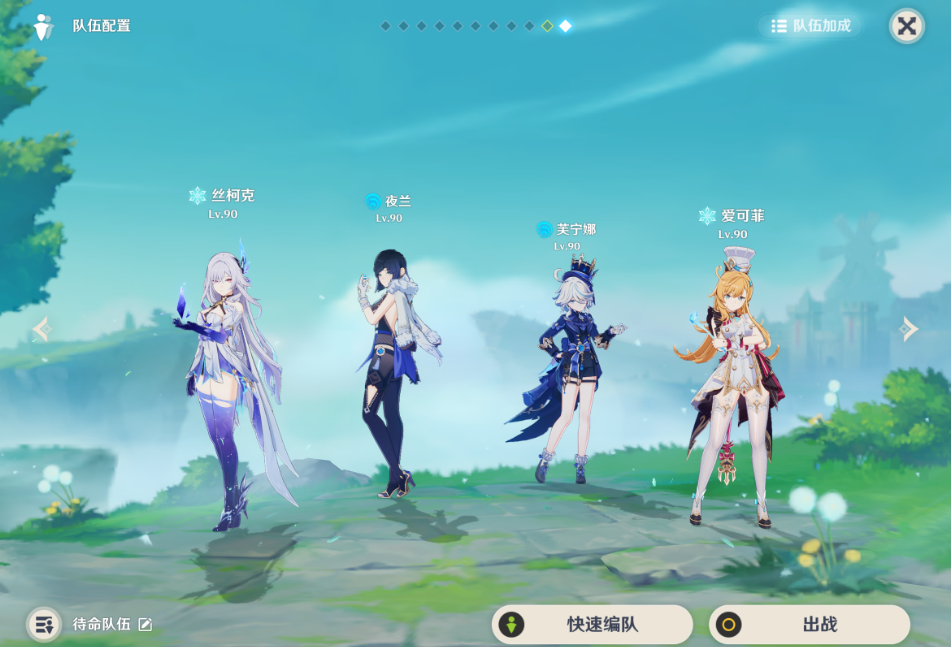951x647 pixels.
Task: Open the 待命队伍 standby team list
Action: click(44, 624)
